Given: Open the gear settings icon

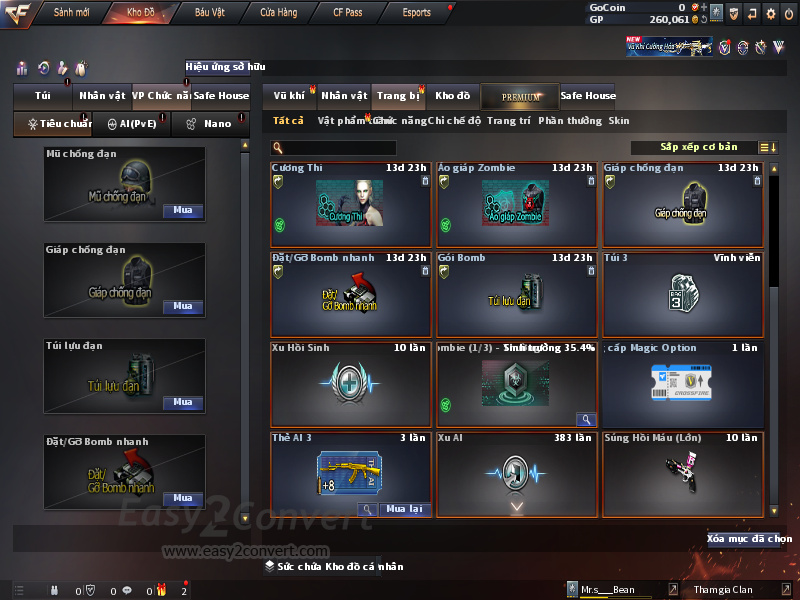Looking at the screenshot, I should [x=770, y=14].
